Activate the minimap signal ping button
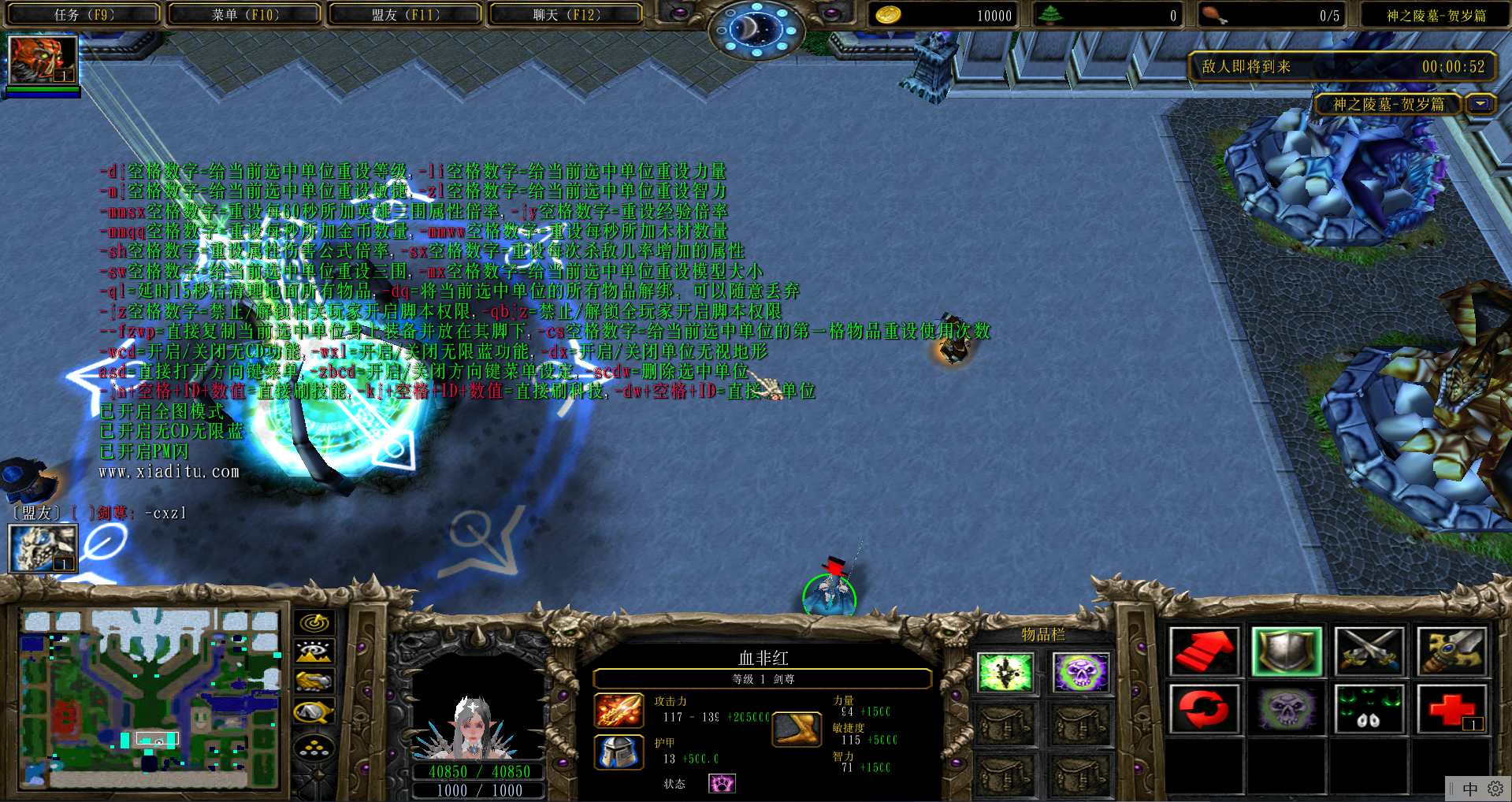The image size is (1512, 802). pos(314,623)
